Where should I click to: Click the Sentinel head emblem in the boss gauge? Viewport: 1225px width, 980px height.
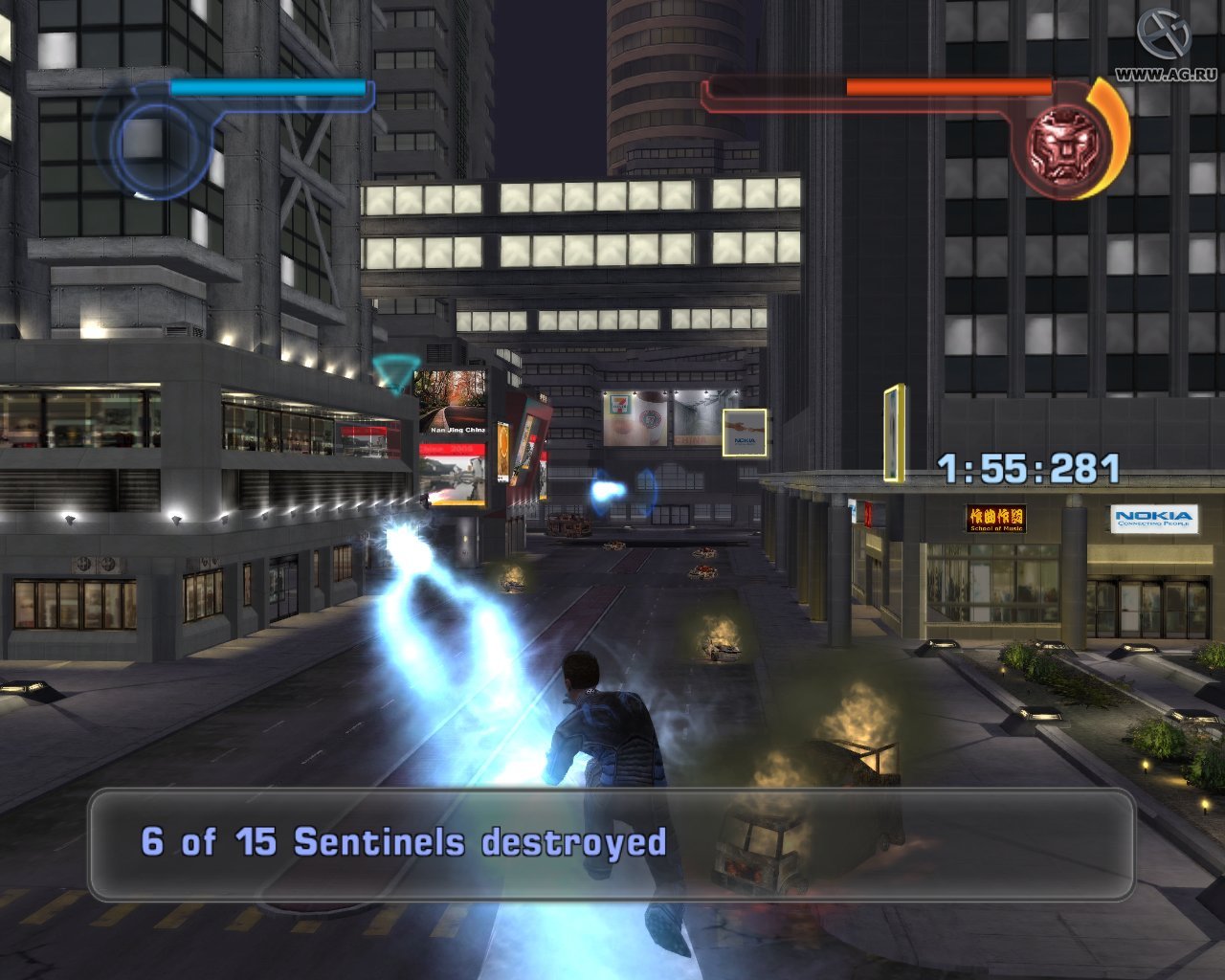click(1065, 142)
